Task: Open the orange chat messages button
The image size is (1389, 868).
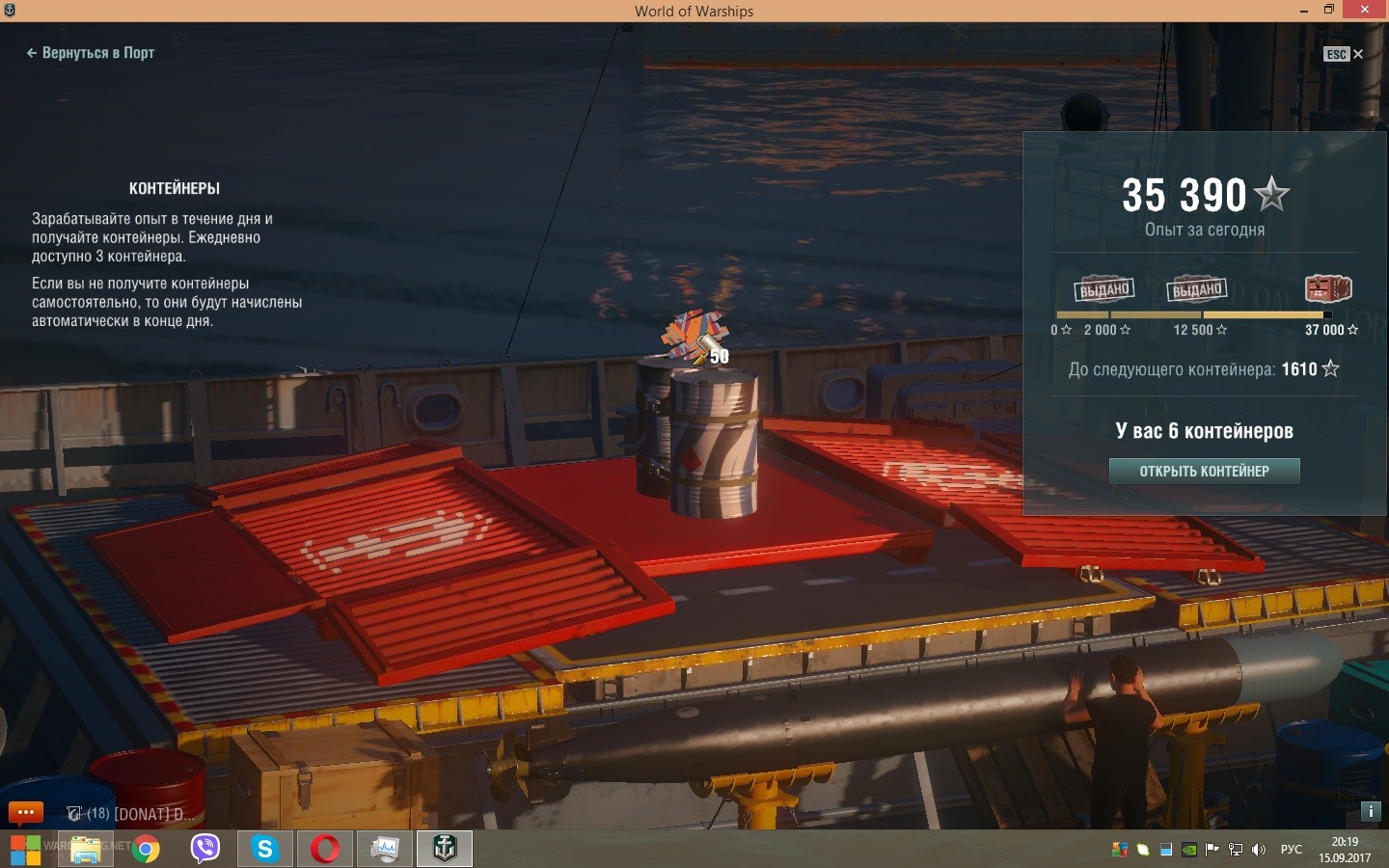Action: click(x=26, y=812)
